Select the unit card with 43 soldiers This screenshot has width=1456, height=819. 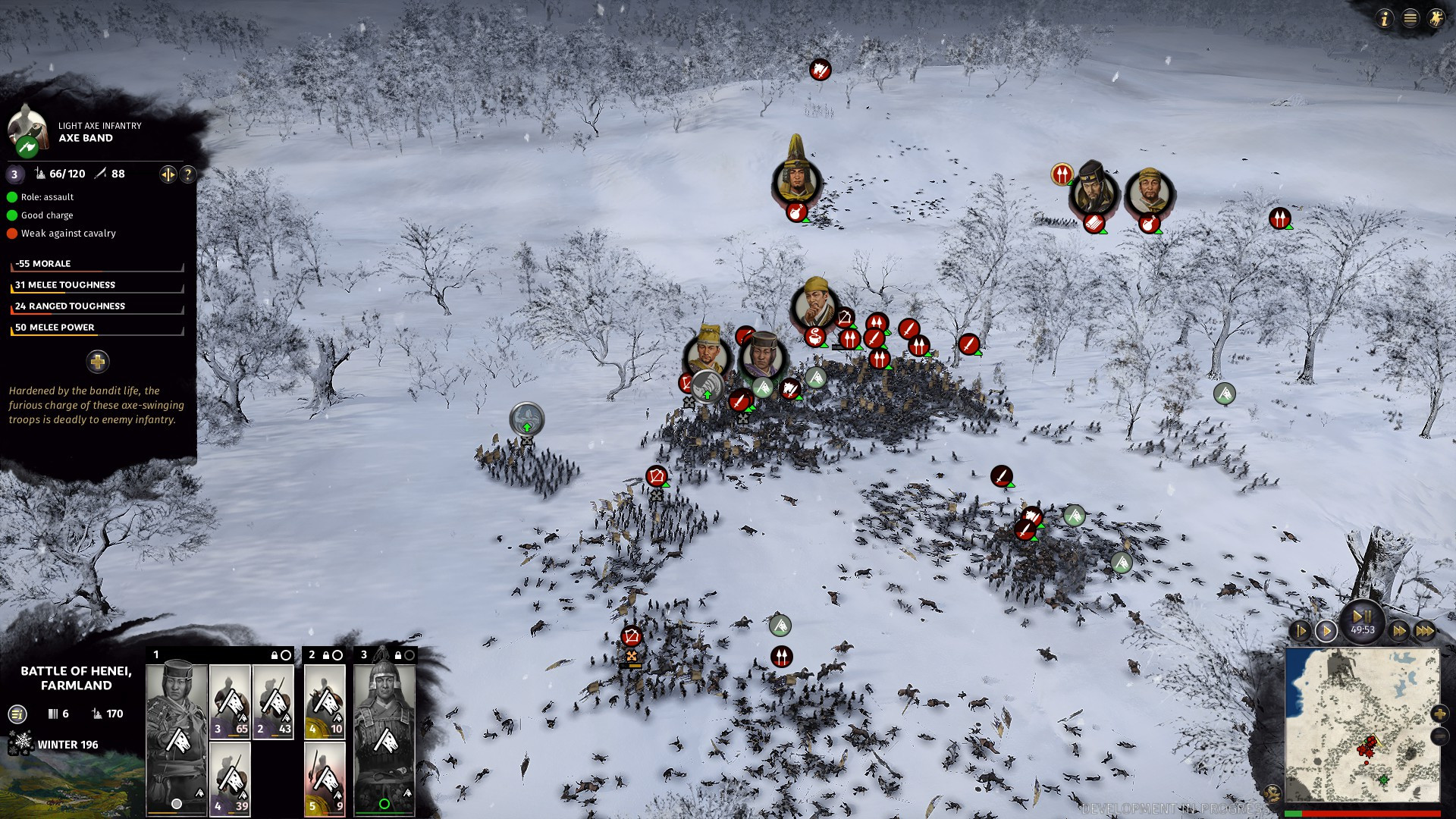tap(273, 701)
